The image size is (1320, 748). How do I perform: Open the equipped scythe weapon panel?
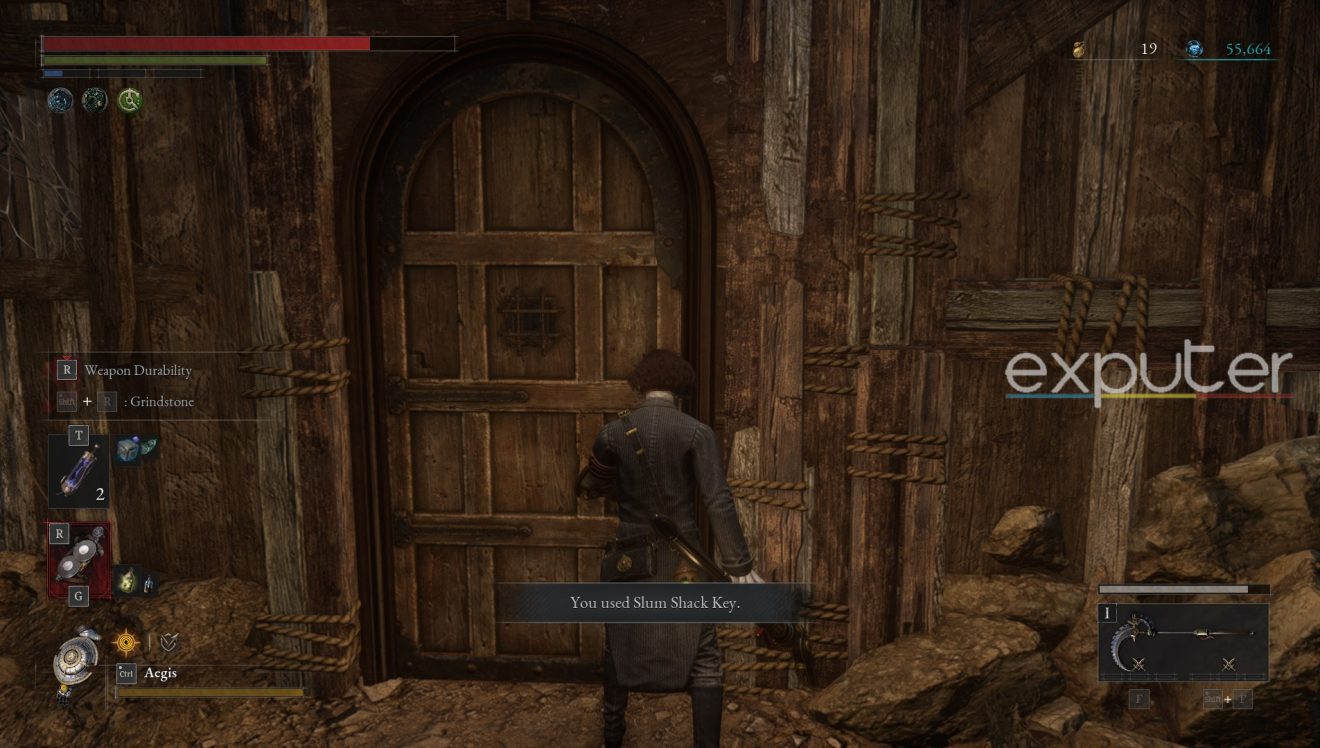pyautogui.click(x=1183, y=640)
